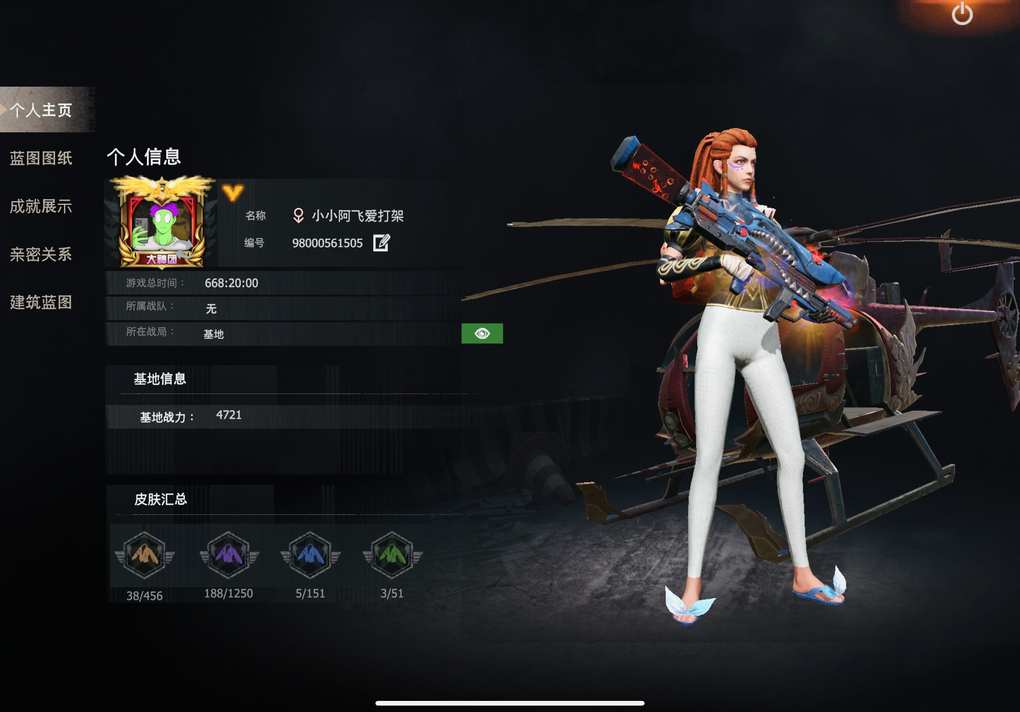Toggle the green eye visibility button
1020x712 pixels.
pos(482,333)
